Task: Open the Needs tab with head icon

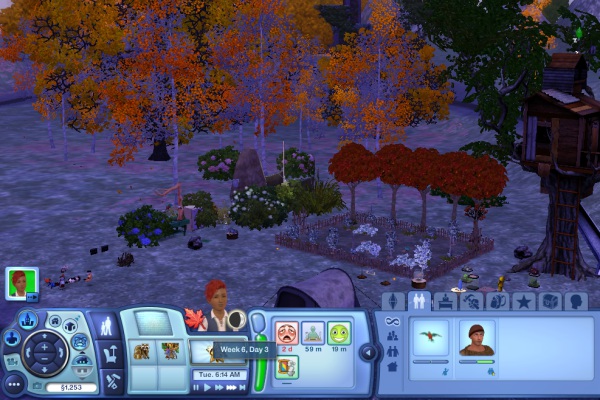Action: [575, 301]
